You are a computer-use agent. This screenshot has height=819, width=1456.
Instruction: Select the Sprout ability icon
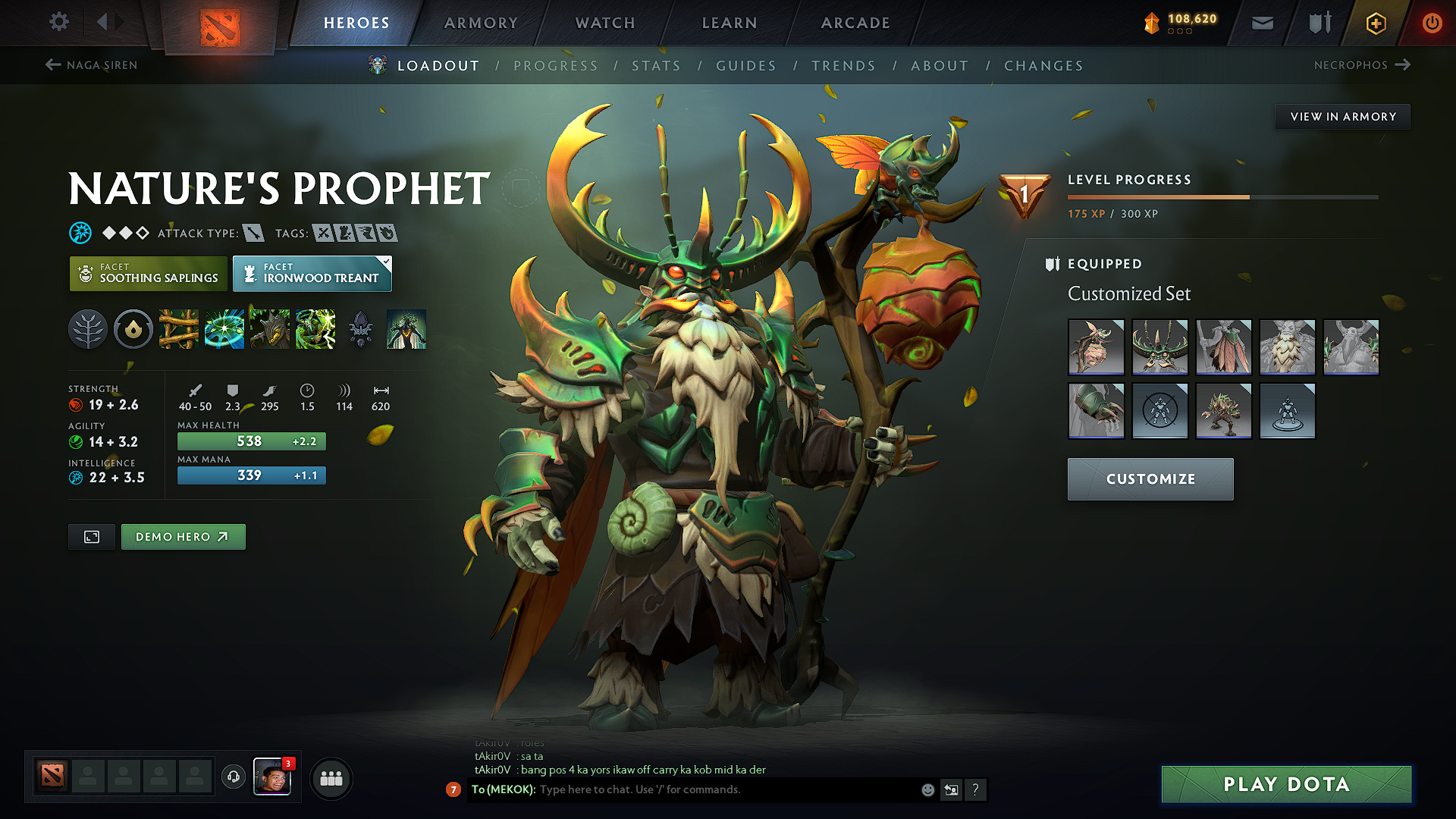coord(179,329)
